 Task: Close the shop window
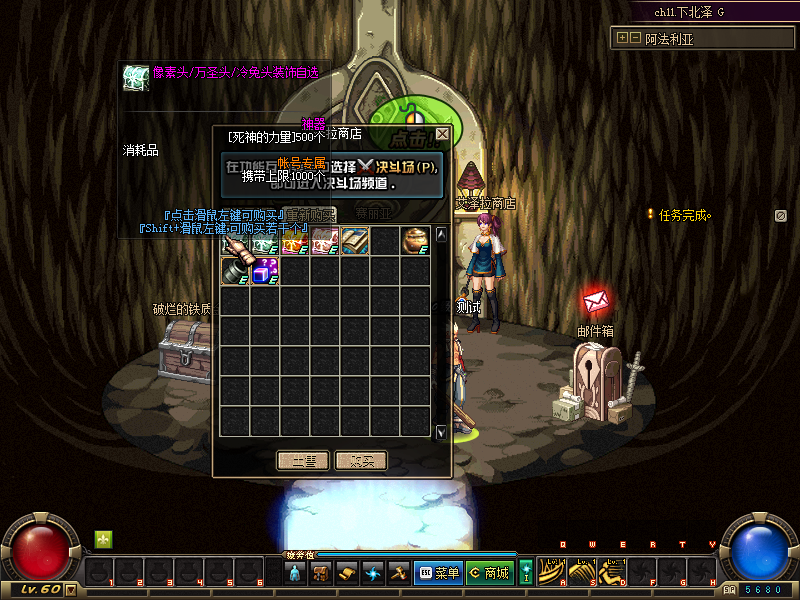pos(442,133)
